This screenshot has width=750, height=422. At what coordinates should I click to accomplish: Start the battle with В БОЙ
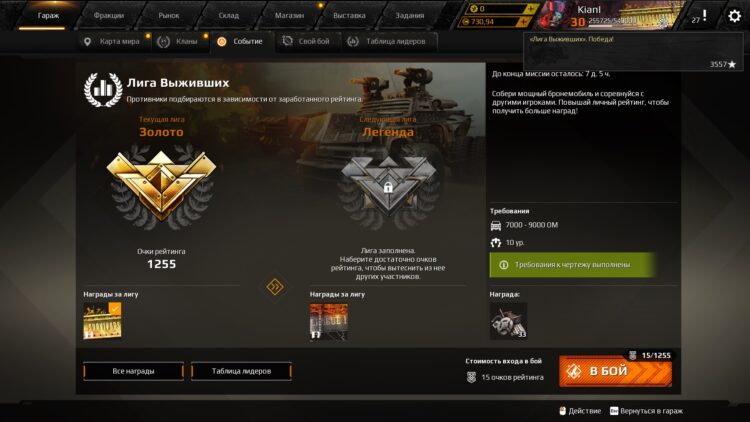[614, 372]
